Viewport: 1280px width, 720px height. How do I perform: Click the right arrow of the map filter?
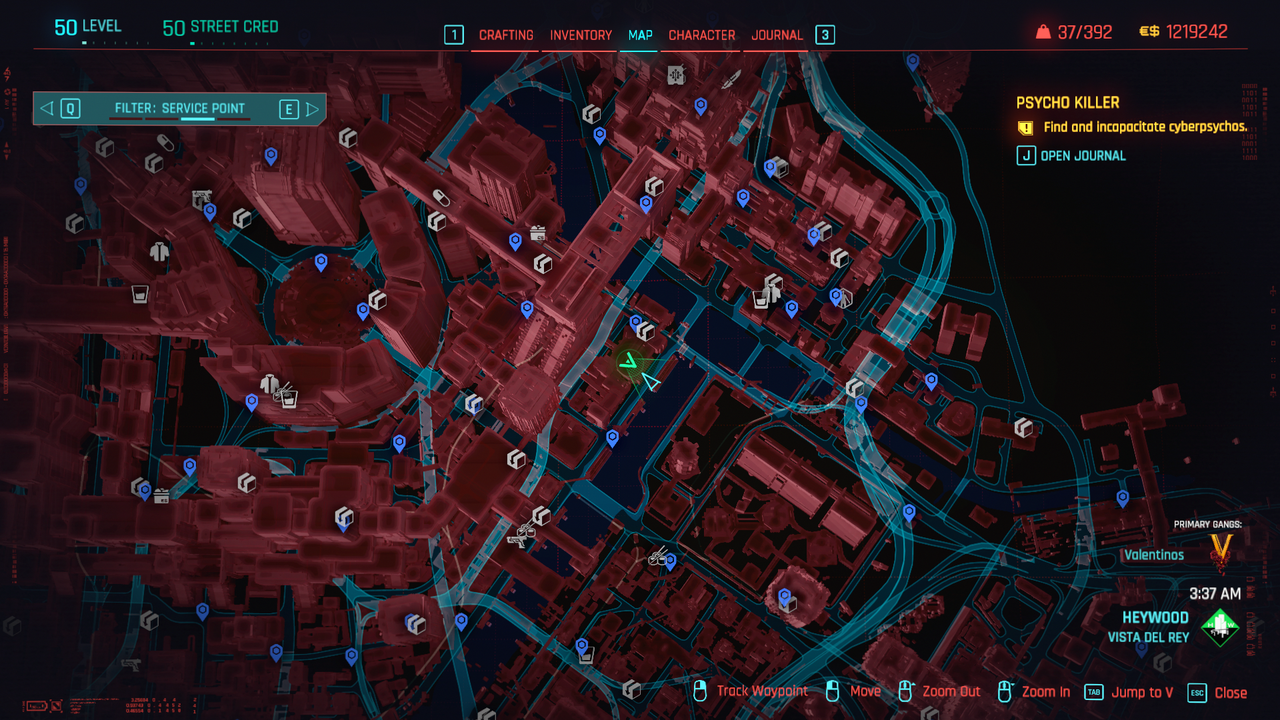tap(312, 108)
